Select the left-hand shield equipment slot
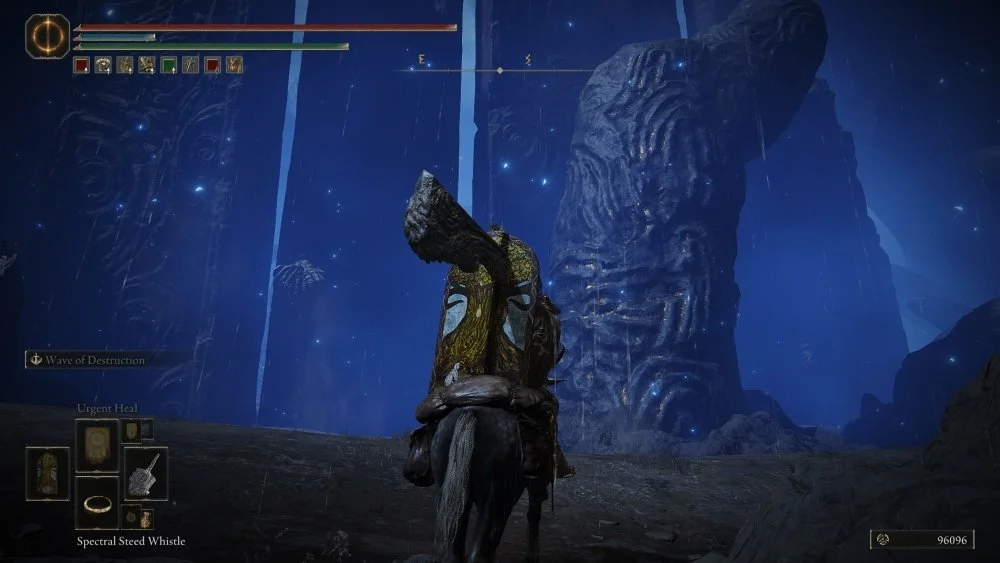Screen dimensions: 1000x563 (47, 473)
